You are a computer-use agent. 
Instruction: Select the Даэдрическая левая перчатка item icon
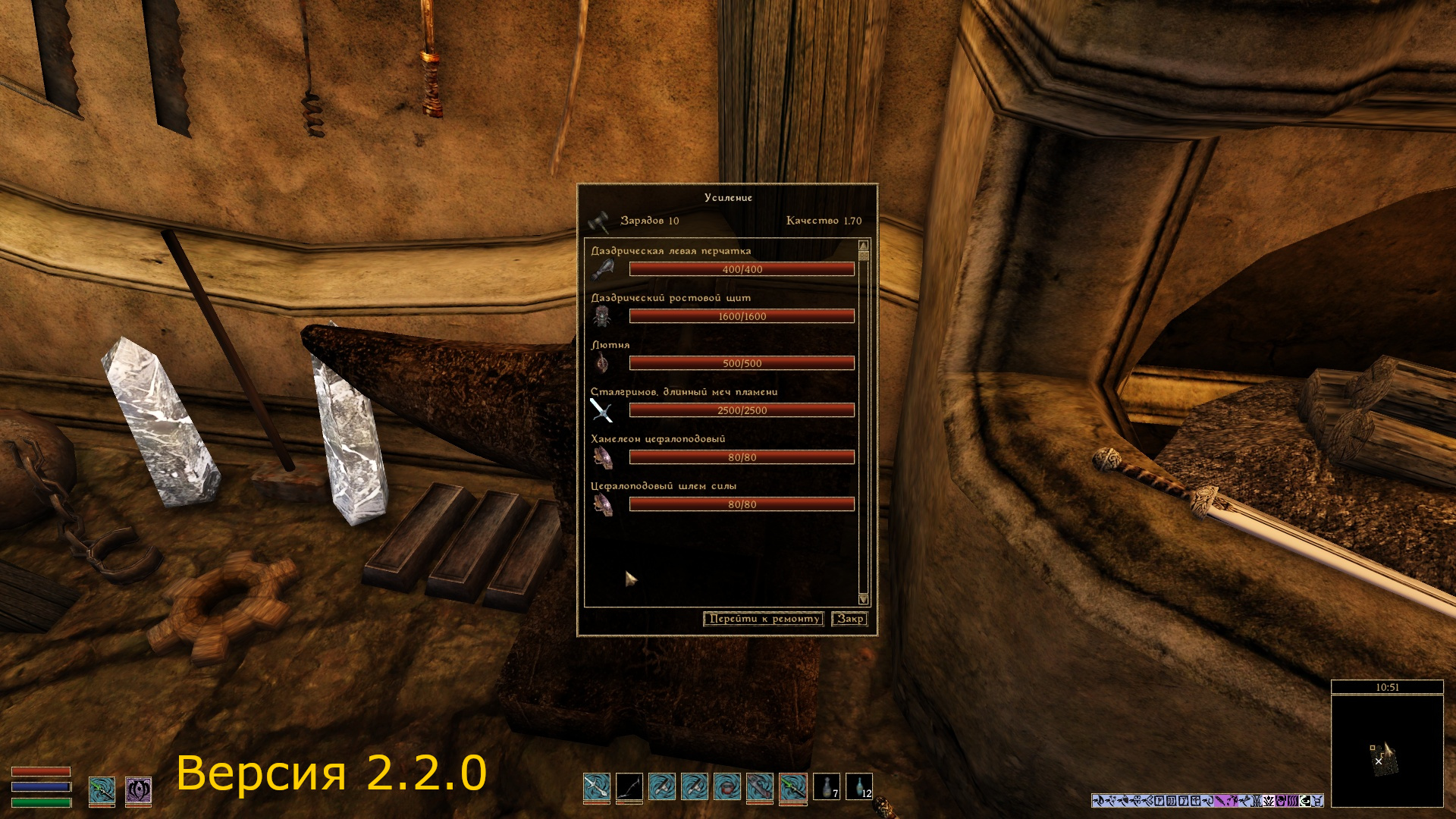[x=603, y=269]
